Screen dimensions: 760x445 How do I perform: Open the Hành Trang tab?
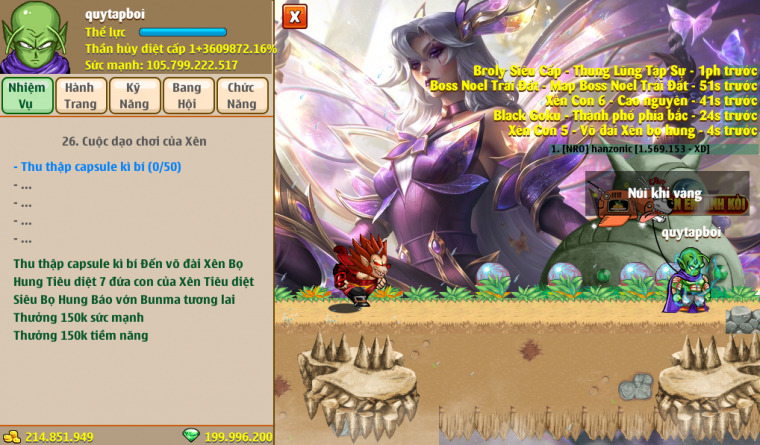pyautogui.click(x=81, y=95)
